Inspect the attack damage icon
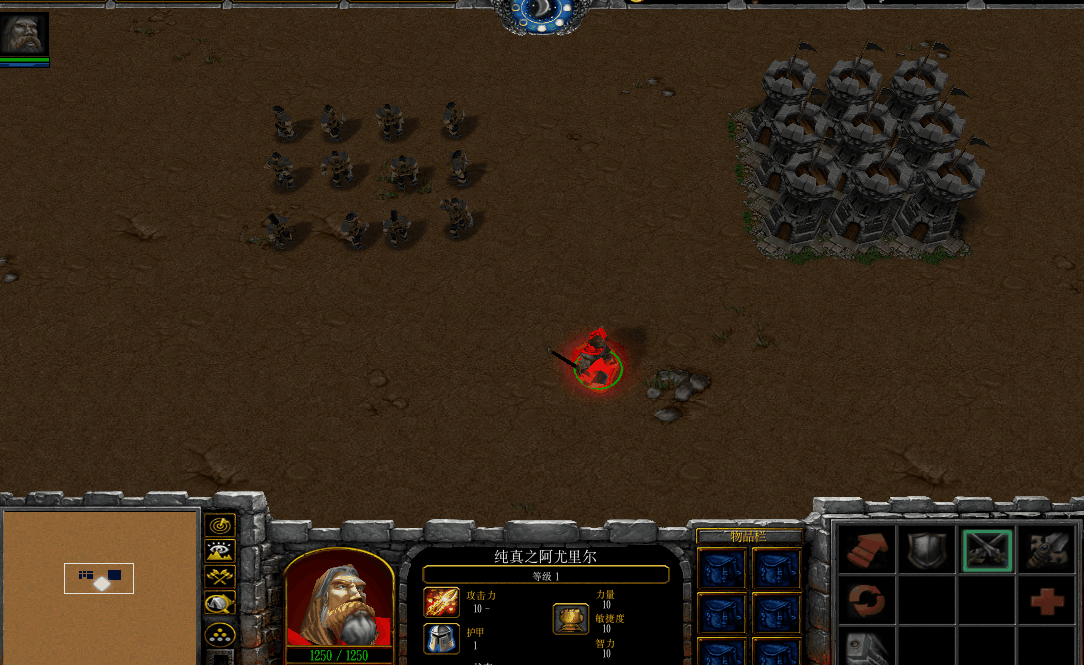The image size is (1084, 665). [441, 602]
